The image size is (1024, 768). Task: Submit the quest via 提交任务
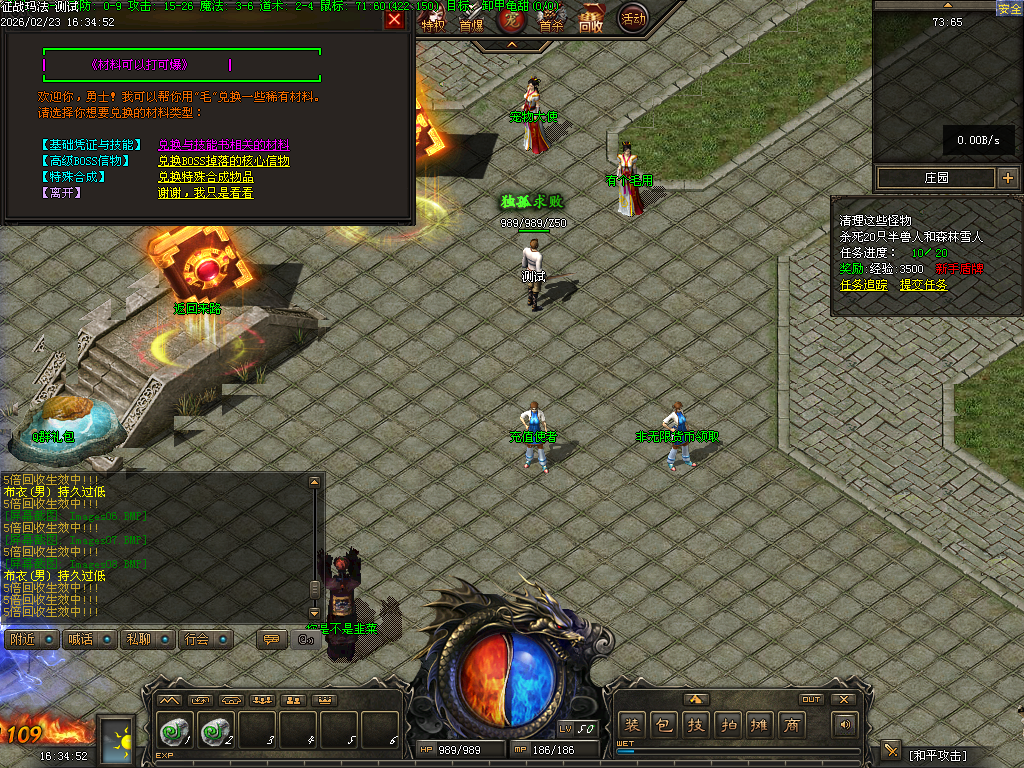923,285
